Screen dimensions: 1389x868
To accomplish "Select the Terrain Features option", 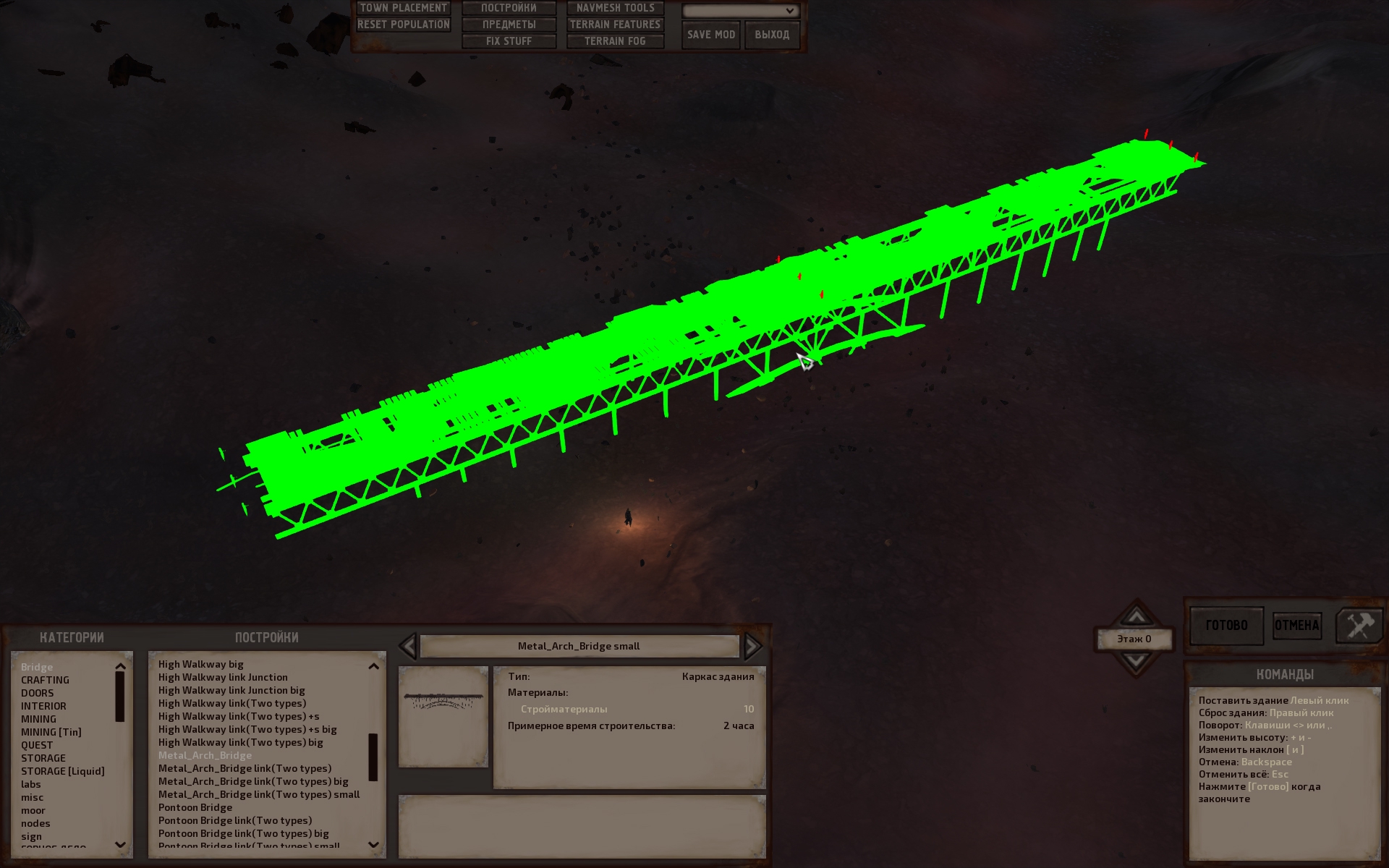I will (x=615, y=25).
